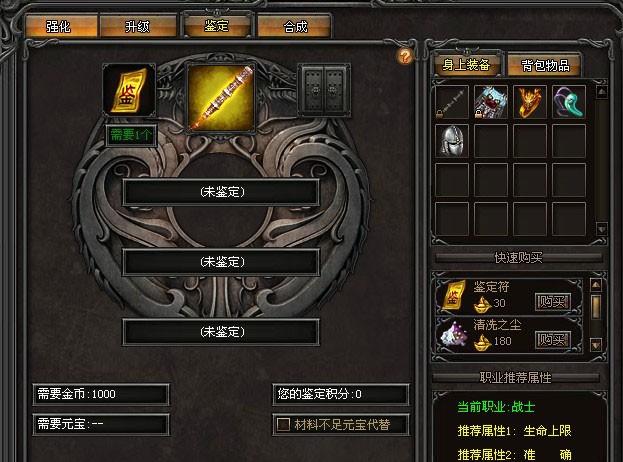This screenshot has width=623, height=462.
Task: Click the orange question mark help icon
Action: (404, 56)
